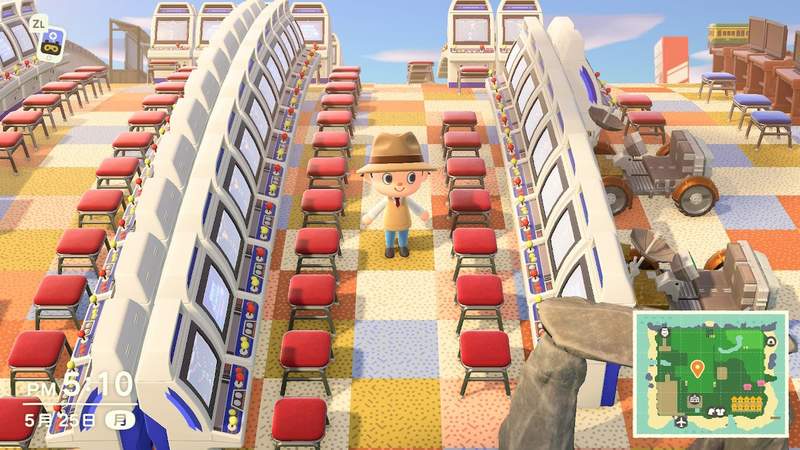Image resolution: width=800 pixels, height=450 pixels.
Task: Open the island minimap
Action: pos(709,374)
